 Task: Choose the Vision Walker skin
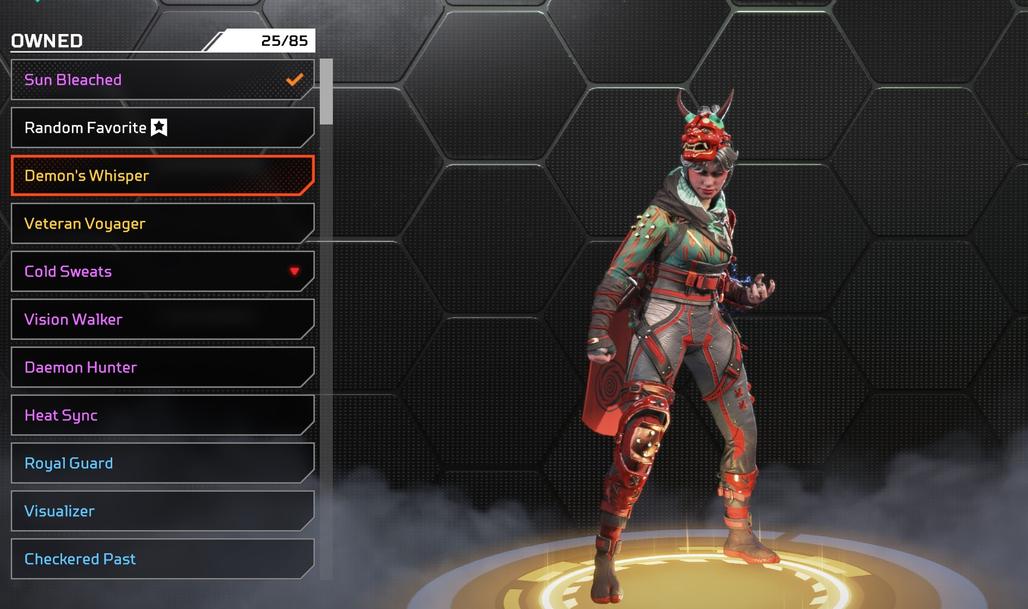tap(162, 320)
